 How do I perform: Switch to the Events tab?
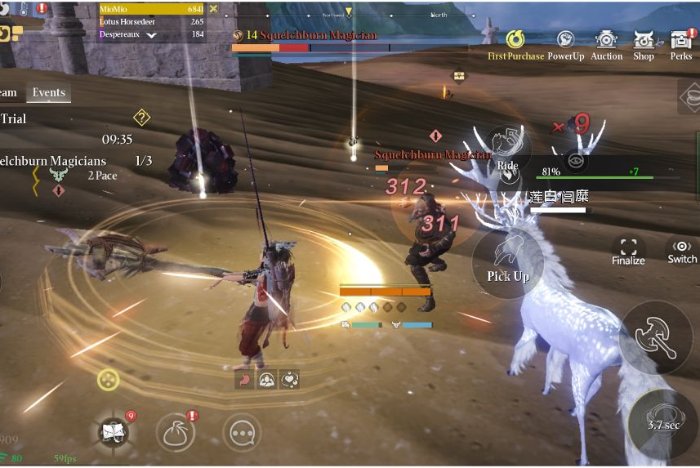tap(48, 92)
